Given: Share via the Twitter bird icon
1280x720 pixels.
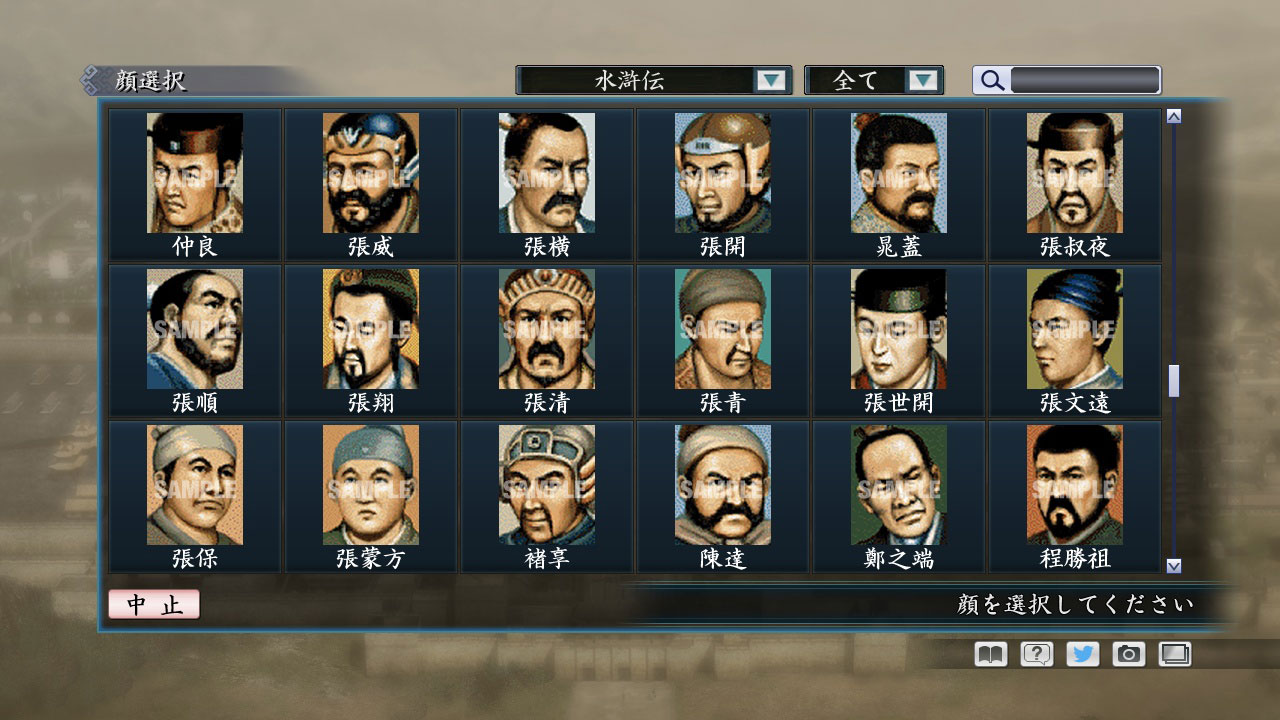Looking at the screenshot, I should pos(1080,653).
